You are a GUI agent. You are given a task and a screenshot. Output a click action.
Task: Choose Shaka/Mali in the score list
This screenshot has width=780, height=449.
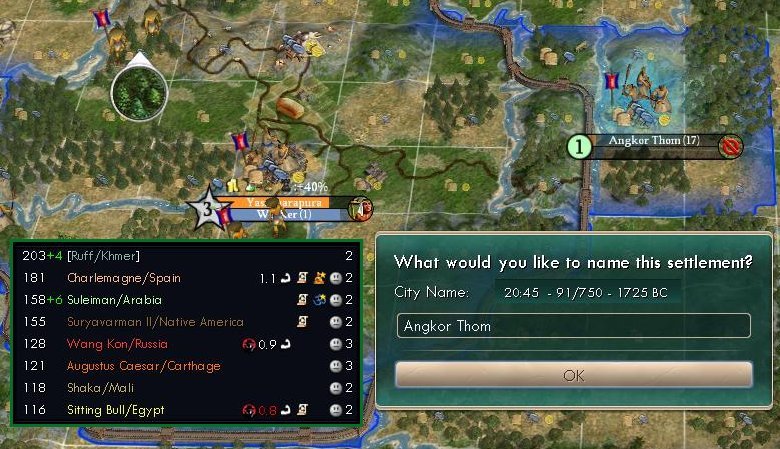click(98, 388)
